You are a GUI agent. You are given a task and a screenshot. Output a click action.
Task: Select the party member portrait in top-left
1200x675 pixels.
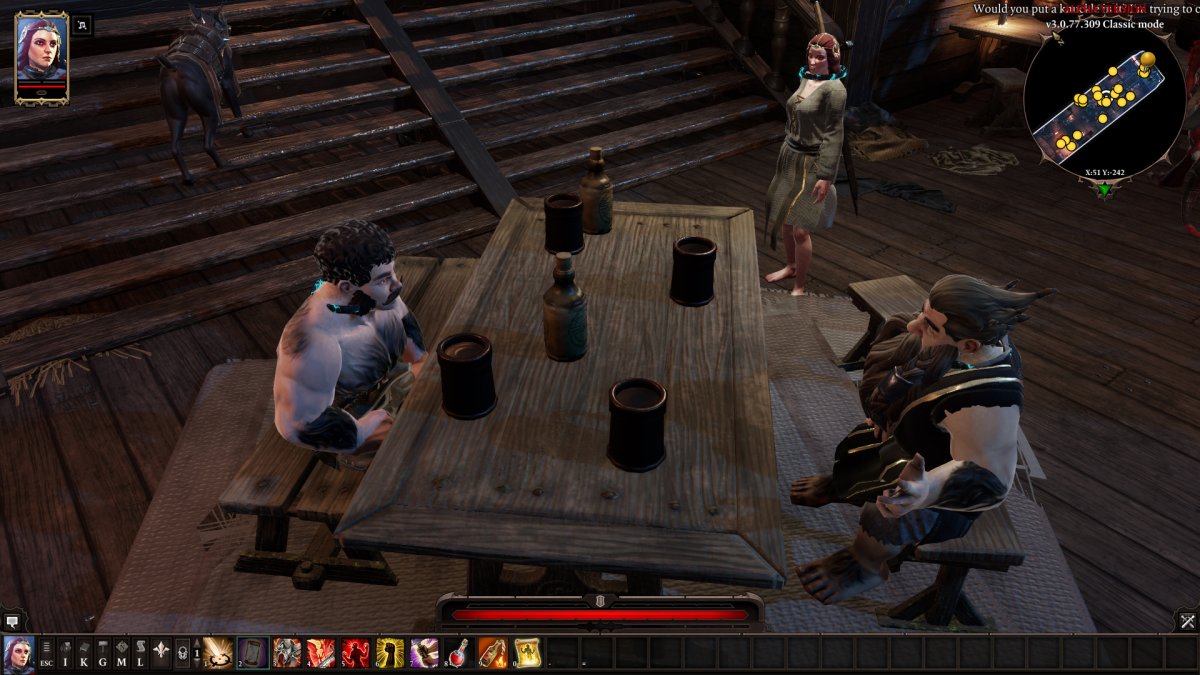(x=41, y=56)
